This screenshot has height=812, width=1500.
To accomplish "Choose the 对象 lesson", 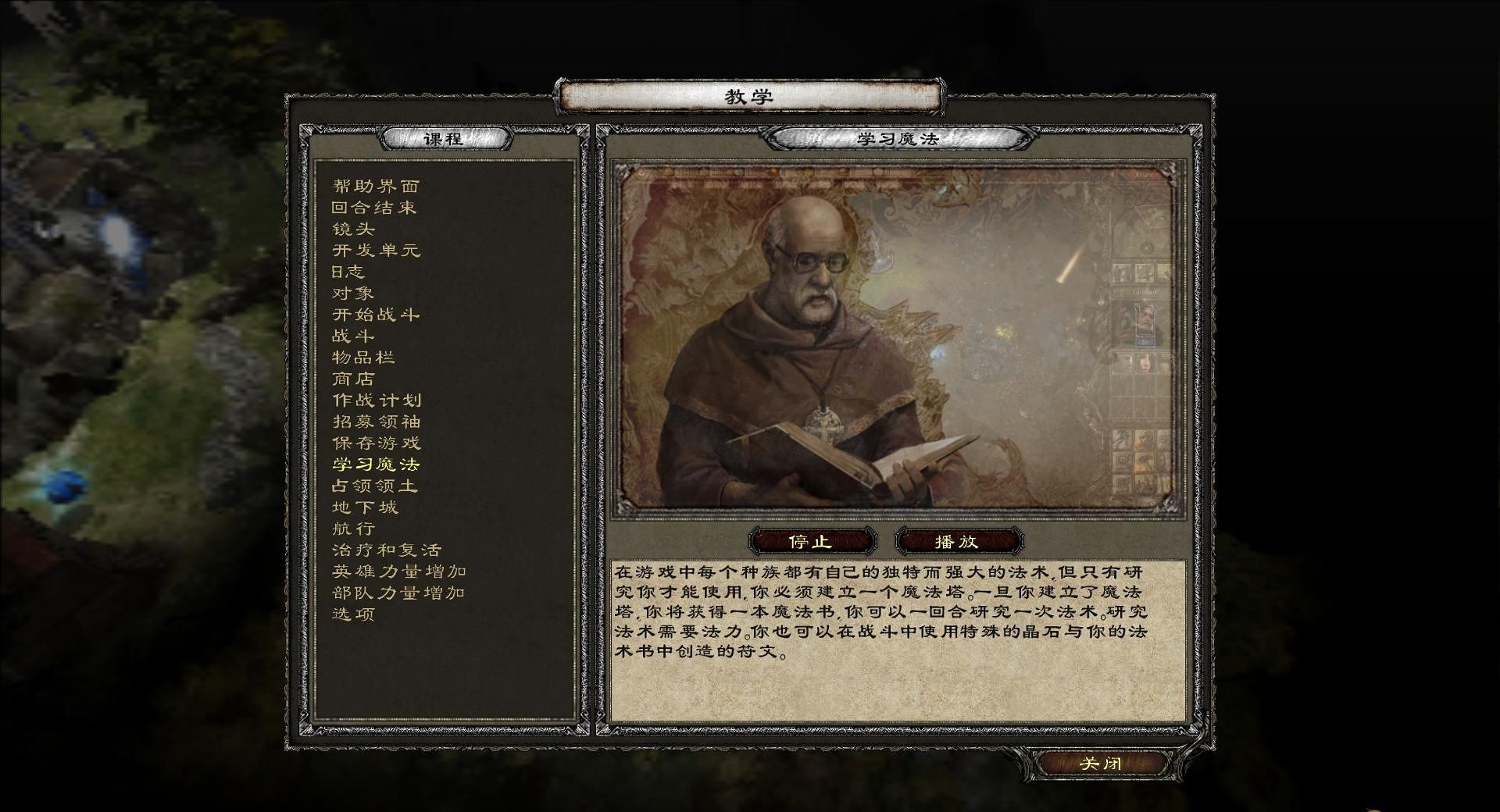I will click(353, 294).
